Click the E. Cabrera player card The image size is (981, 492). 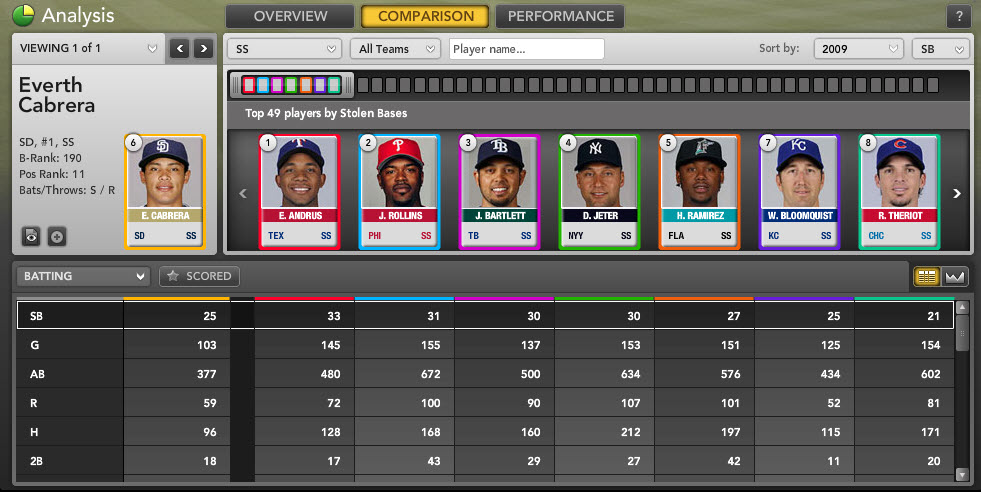(x=164, y=190)
